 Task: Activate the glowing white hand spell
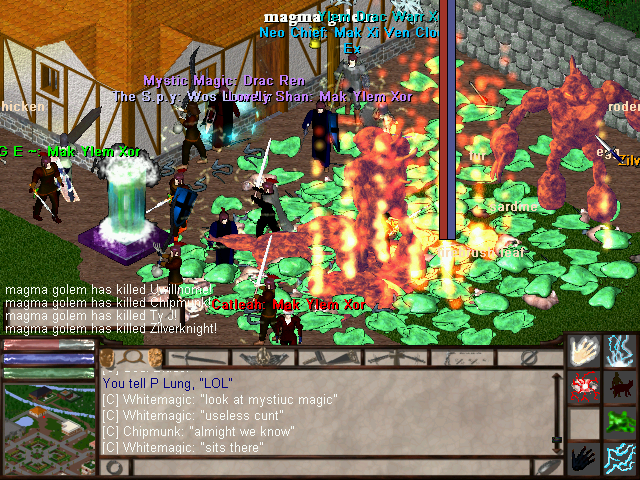coord(584,351)
